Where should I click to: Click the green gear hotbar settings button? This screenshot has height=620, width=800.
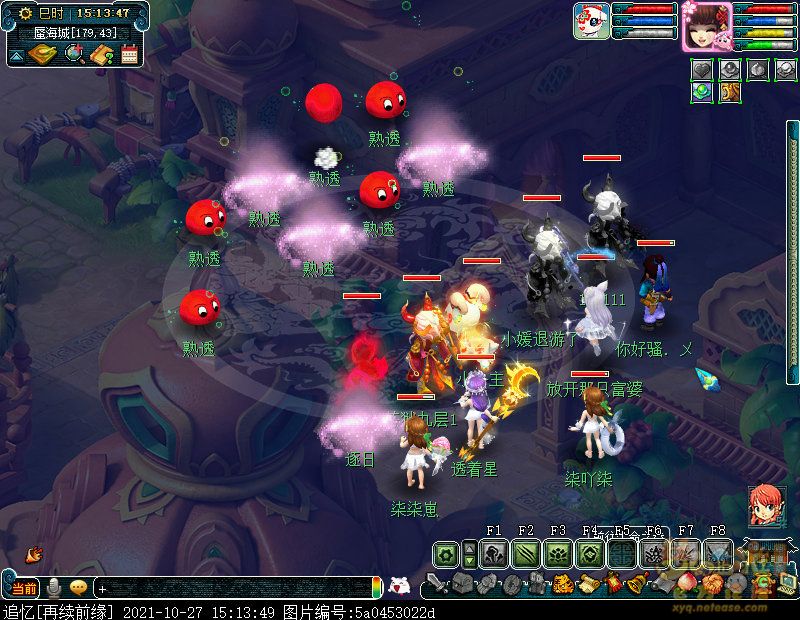tap(446, 554)
